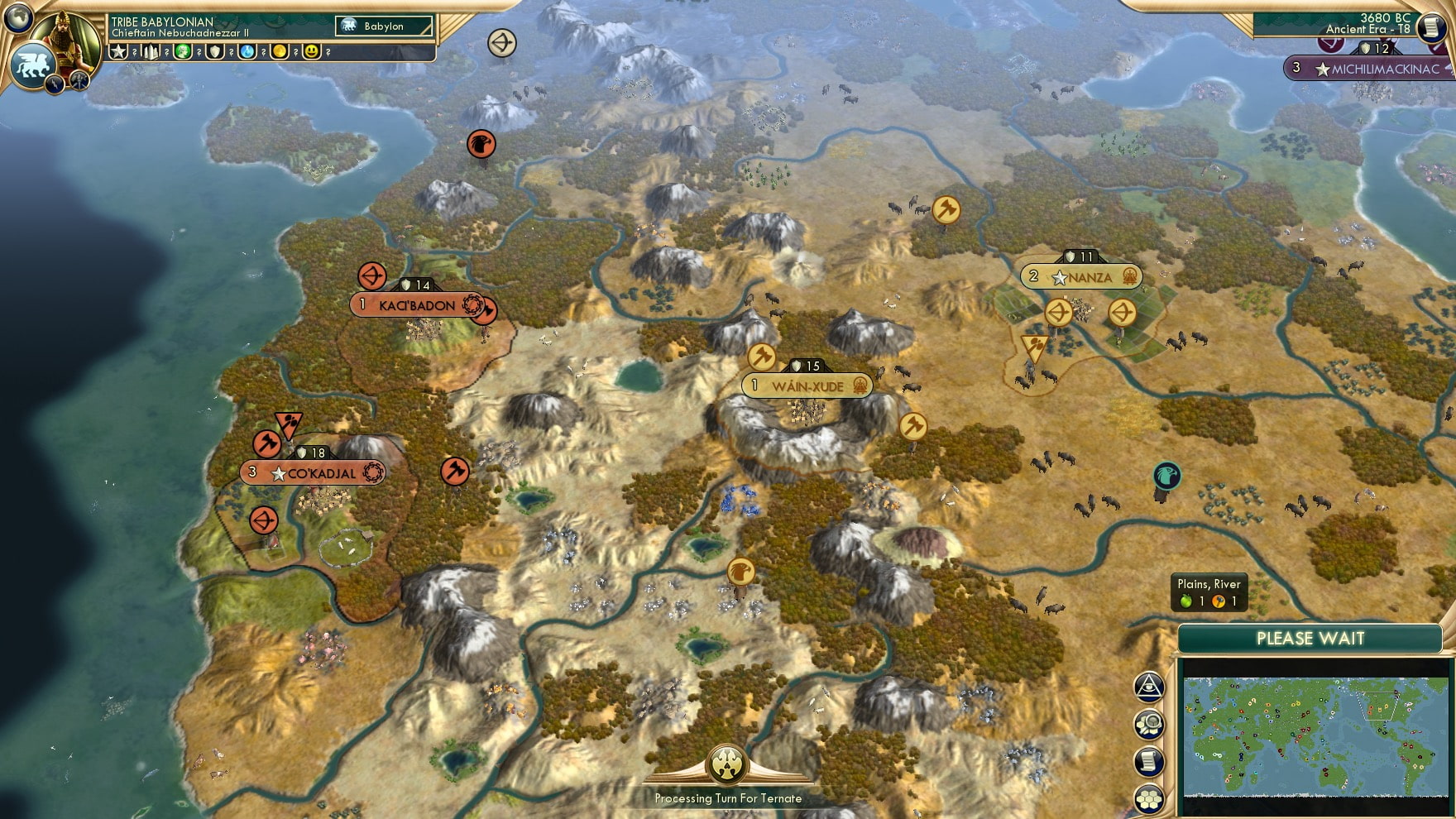The width and height of the screenshot is (1456, 819).
Task: Open map options with the magnifying glass icon
Action: tap(1148, 723)
